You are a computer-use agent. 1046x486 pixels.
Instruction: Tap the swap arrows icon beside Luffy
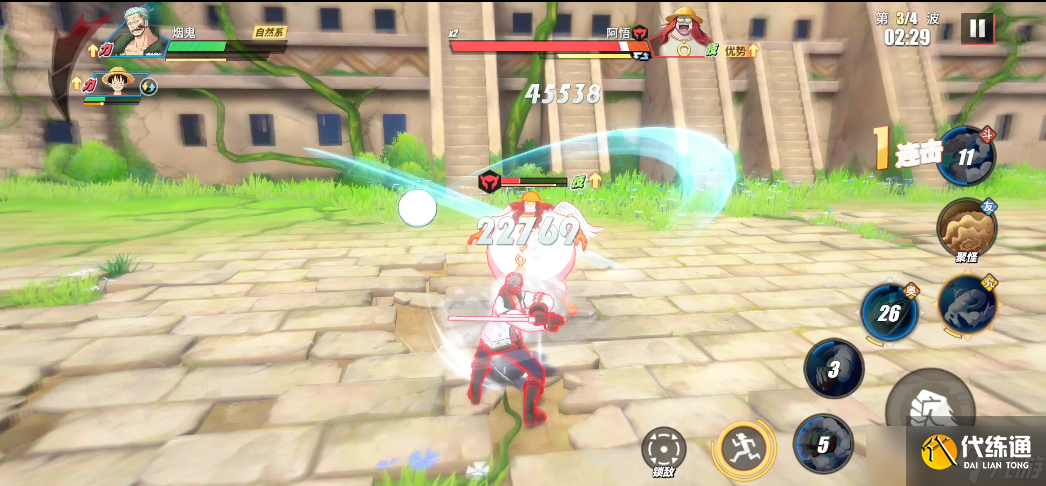pyautogui.click(x=149, y=87)
